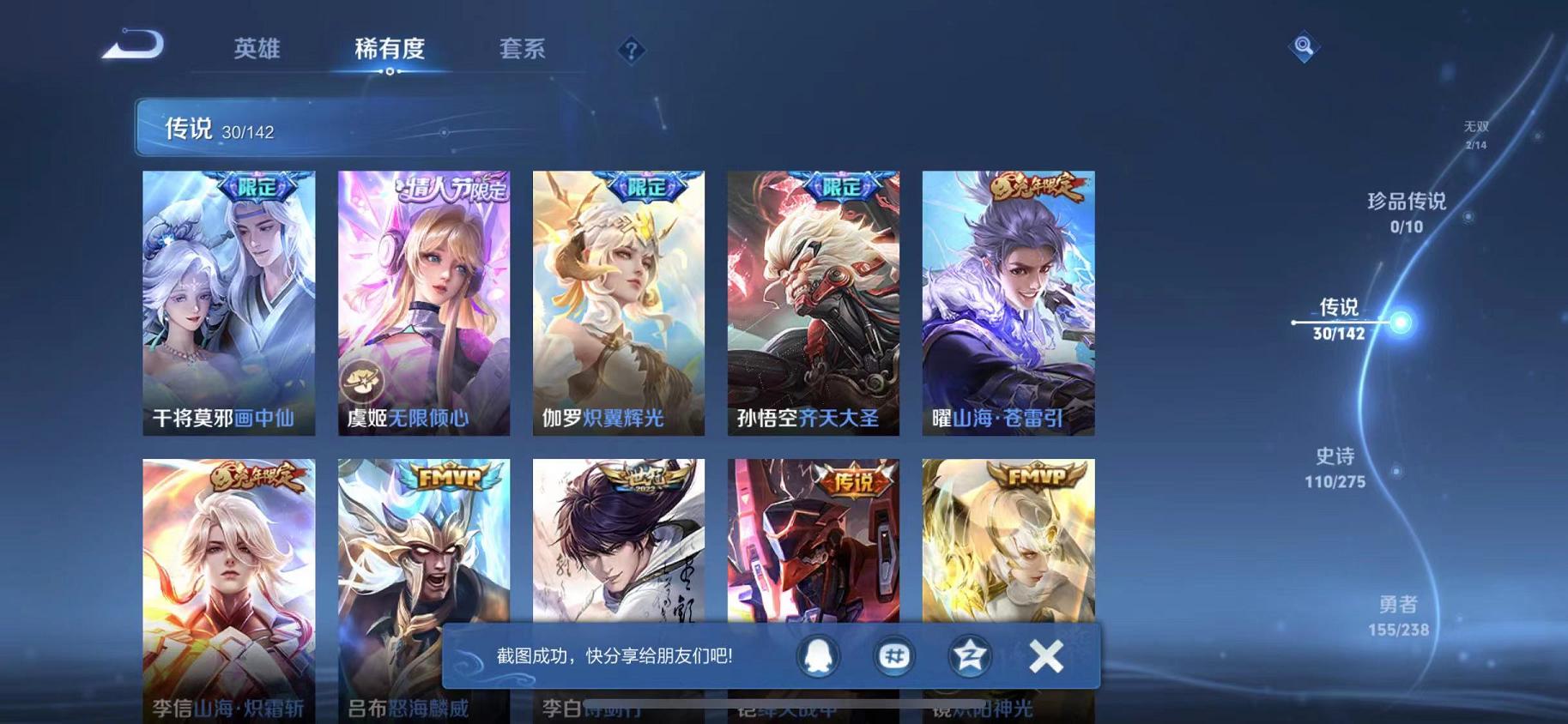Share screenshot to Qzone star icon

click(970, 655)
